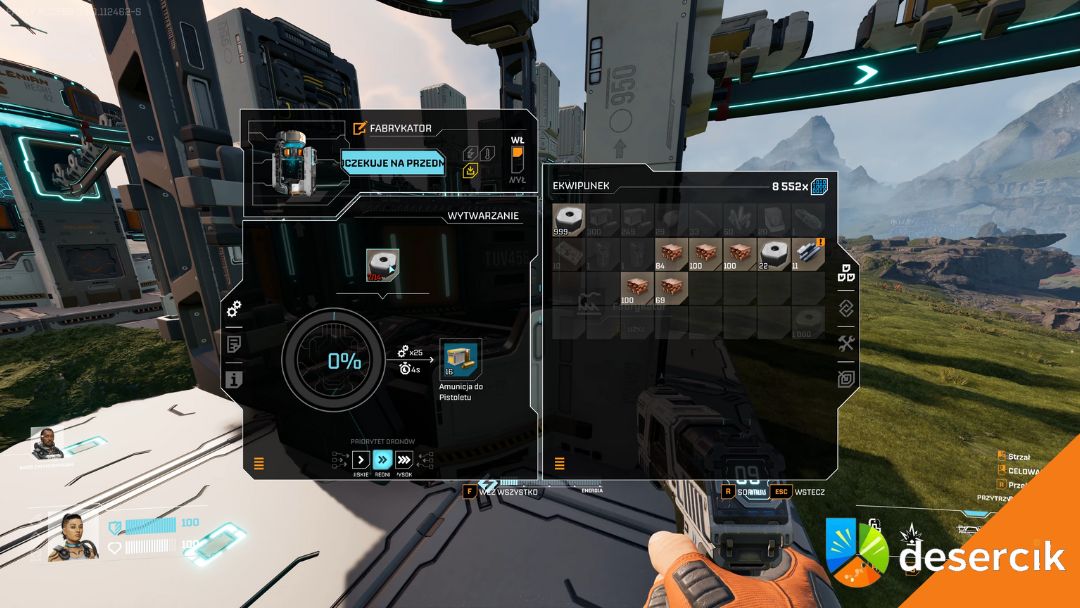This screenshot has width=1080, height=608.
Task: Click the yellow download icon in fabricator header
Action: (471, 170)
